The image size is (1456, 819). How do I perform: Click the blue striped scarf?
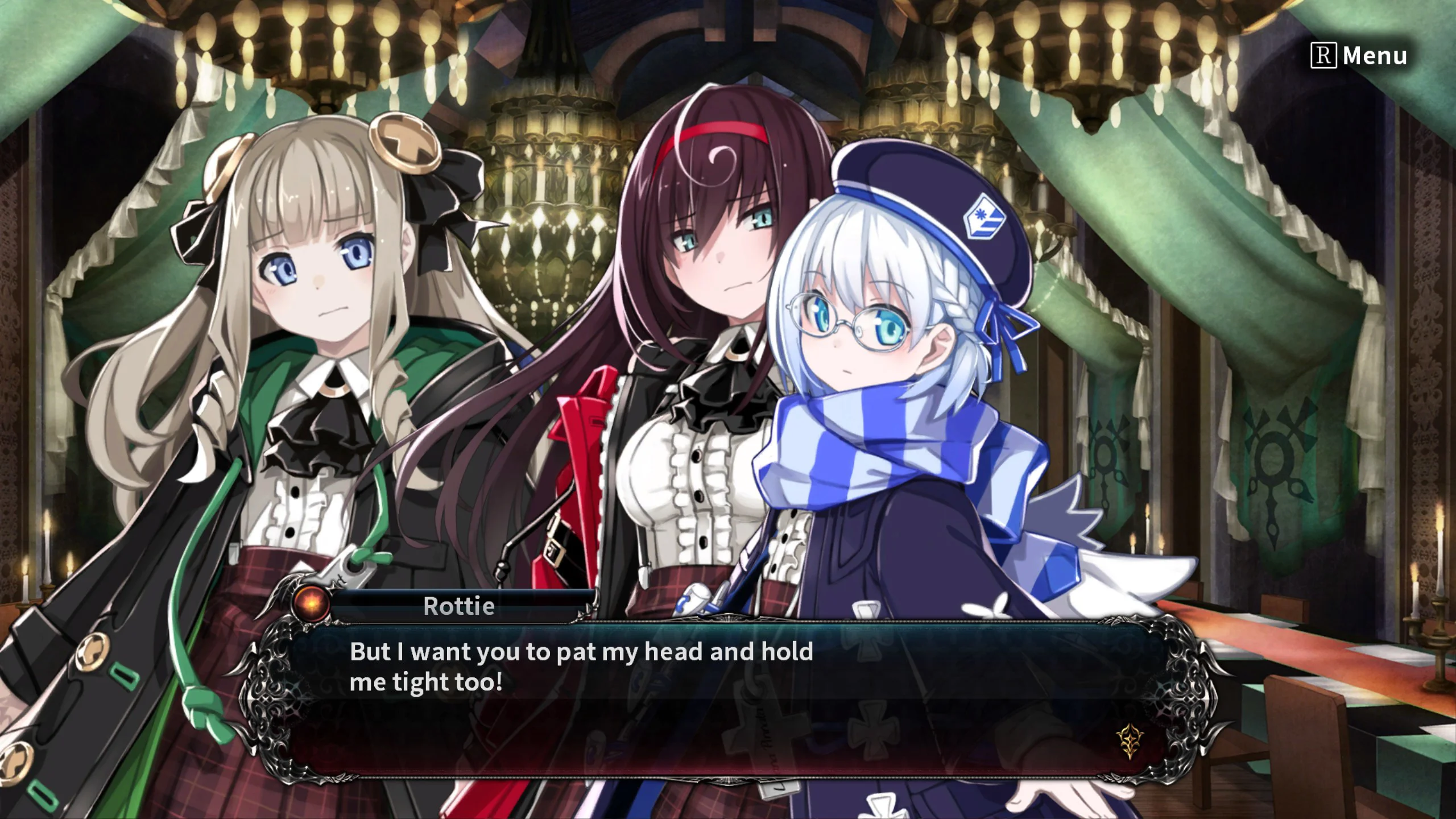click(887, 449)
